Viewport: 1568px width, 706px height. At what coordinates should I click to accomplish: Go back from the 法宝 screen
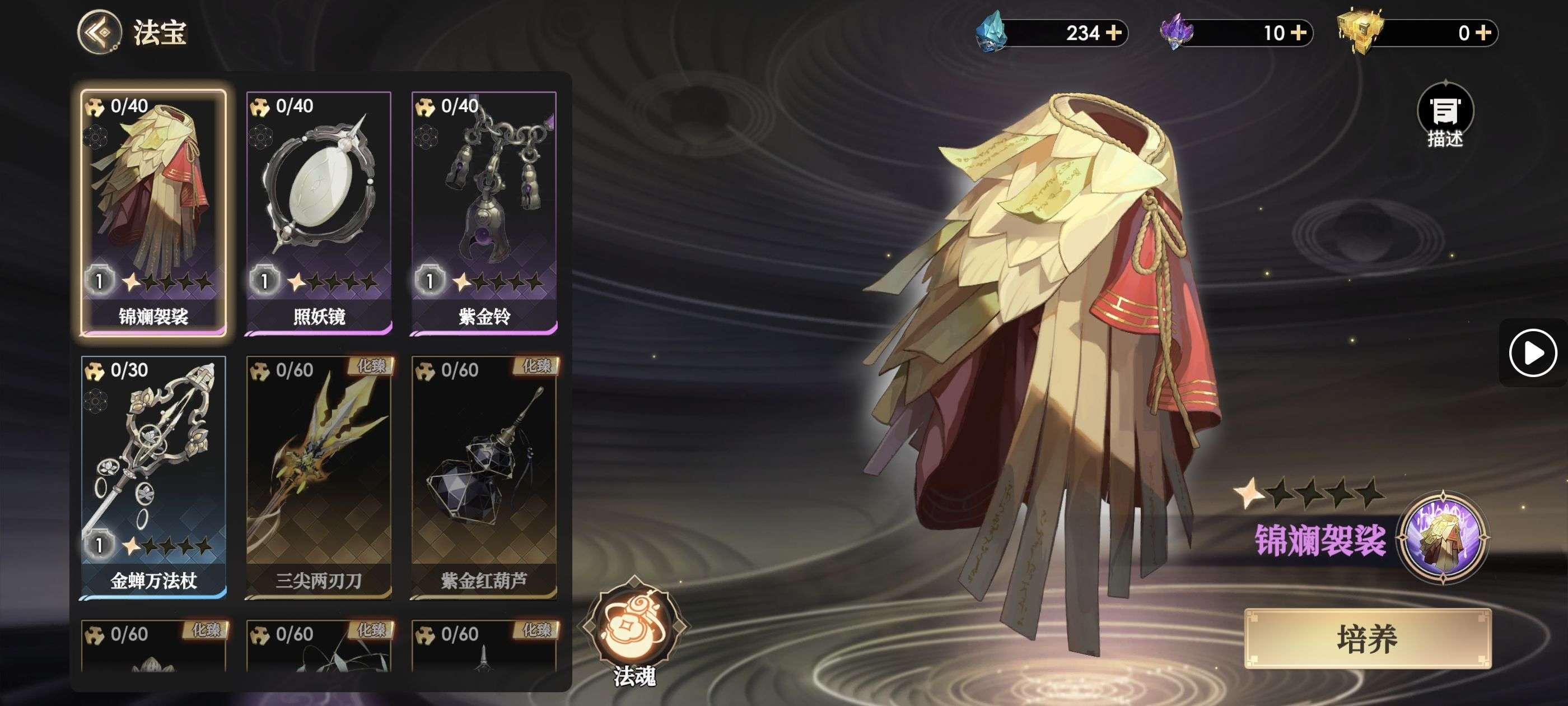[99, 32]
